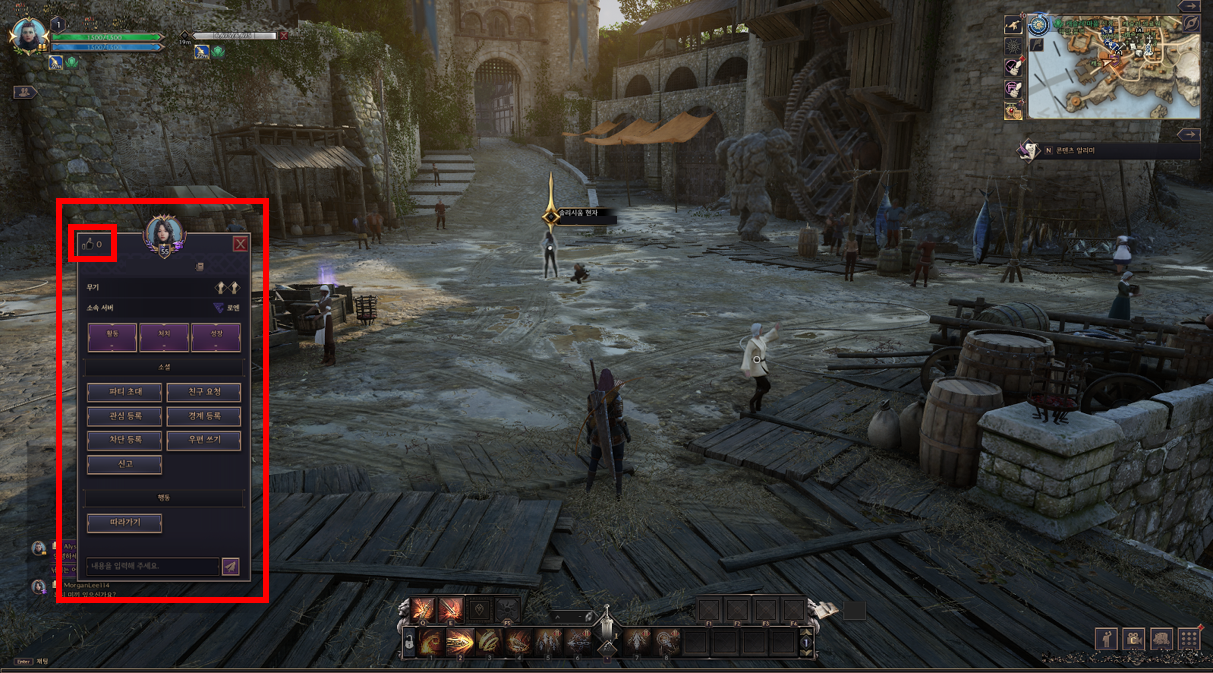Send a 파티 초대 party invite
The image size is (1213, 673).
[x=124, y=392]
